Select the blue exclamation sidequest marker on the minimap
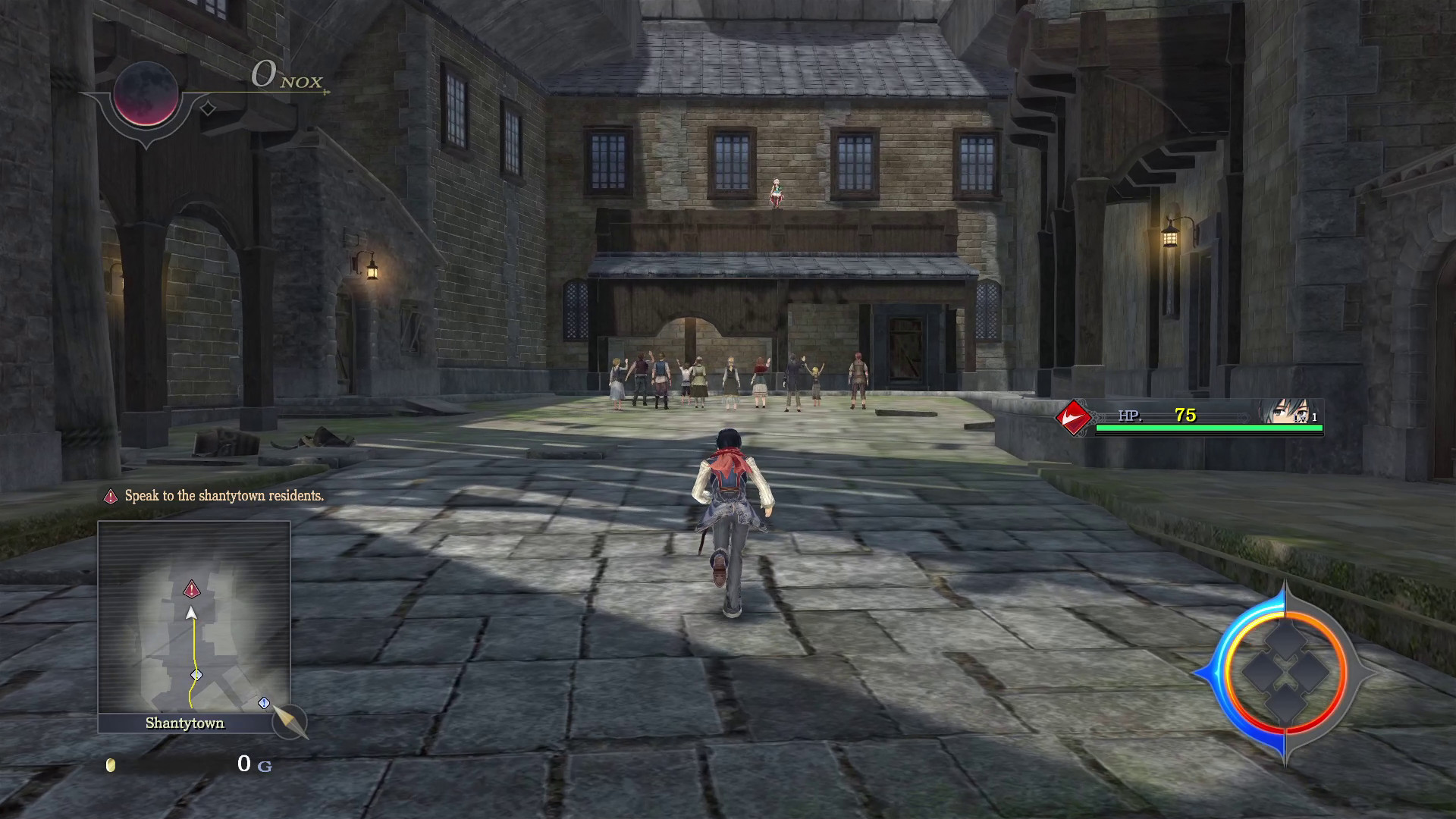 [262, 703]
